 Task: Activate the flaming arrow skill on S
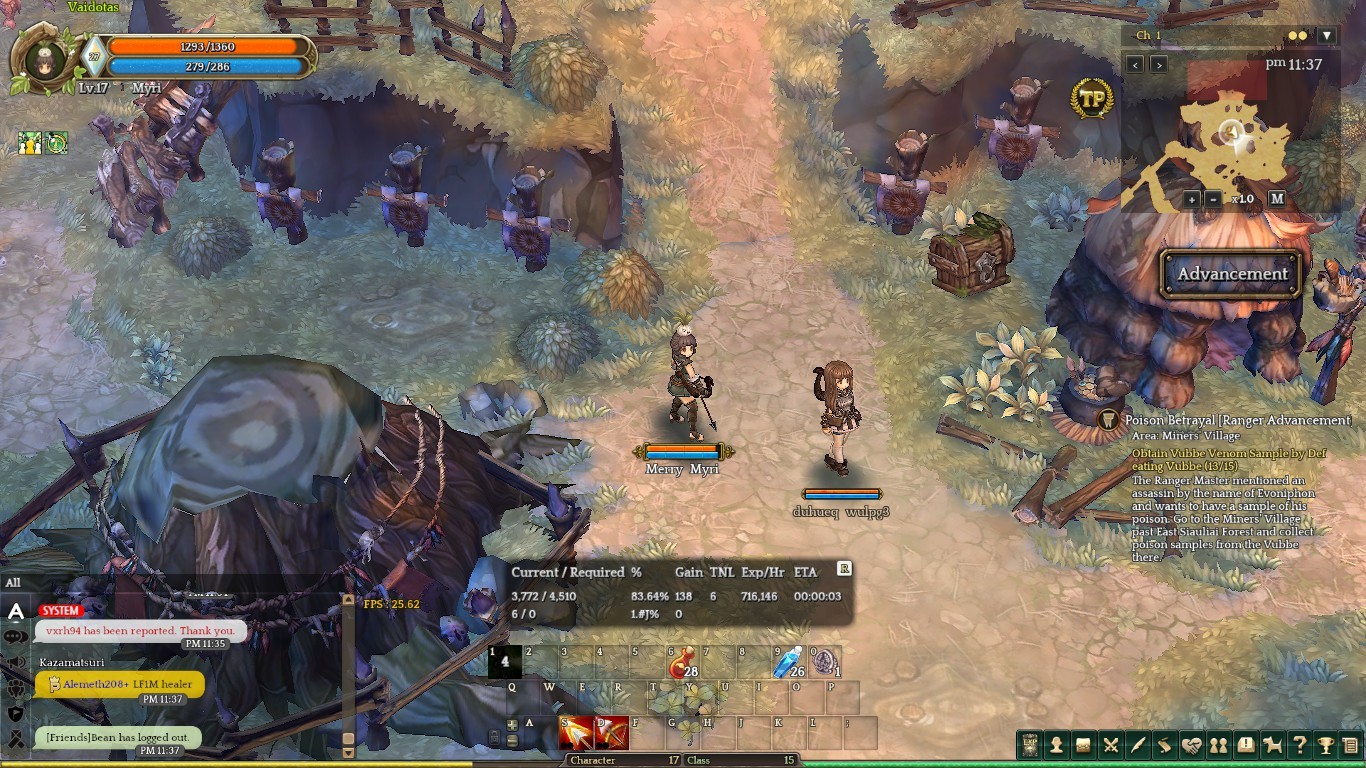[x=577, y=733]
